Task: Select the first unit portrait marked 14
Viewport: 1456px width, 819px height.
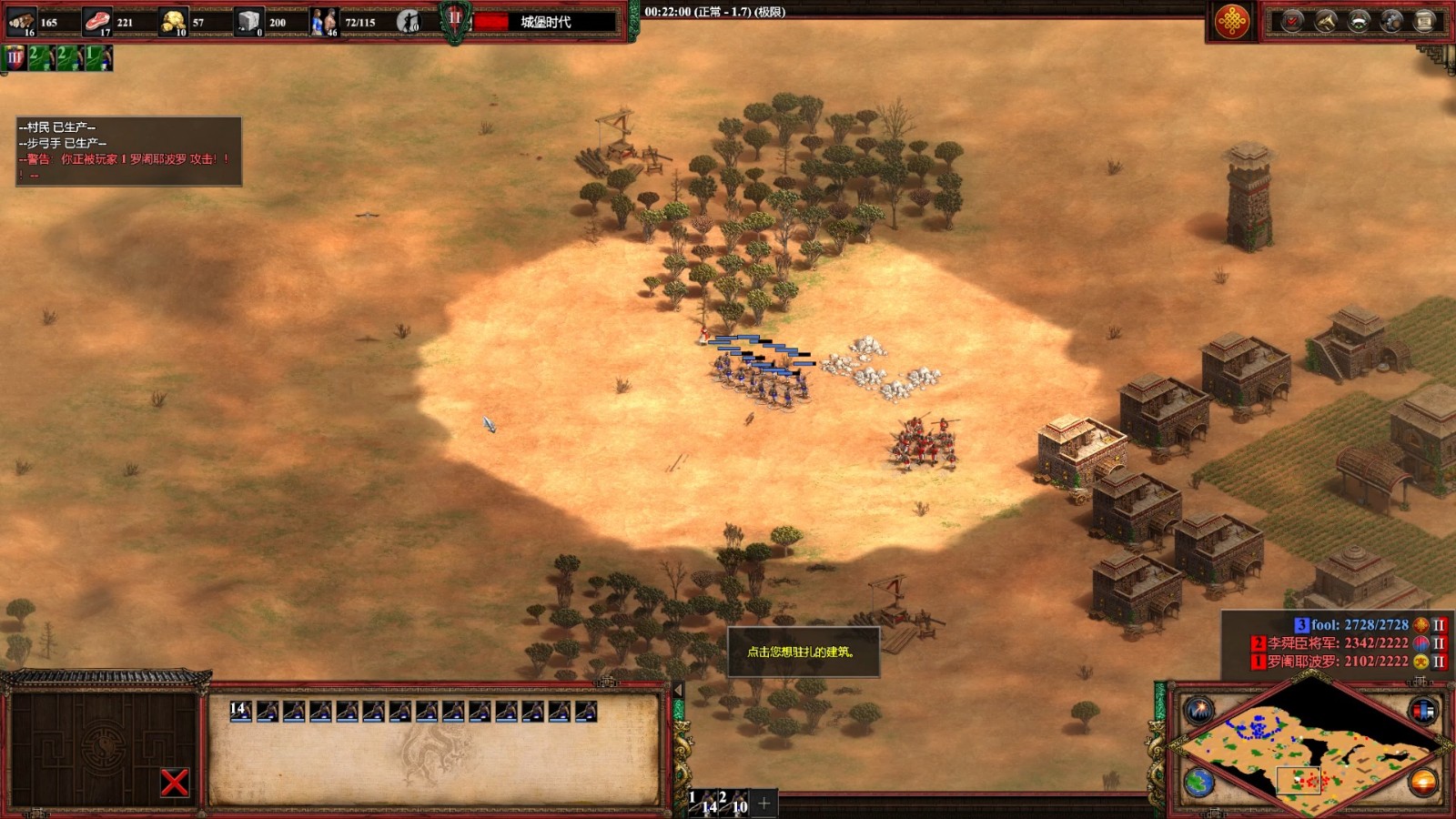Action: tap(240, 711)
